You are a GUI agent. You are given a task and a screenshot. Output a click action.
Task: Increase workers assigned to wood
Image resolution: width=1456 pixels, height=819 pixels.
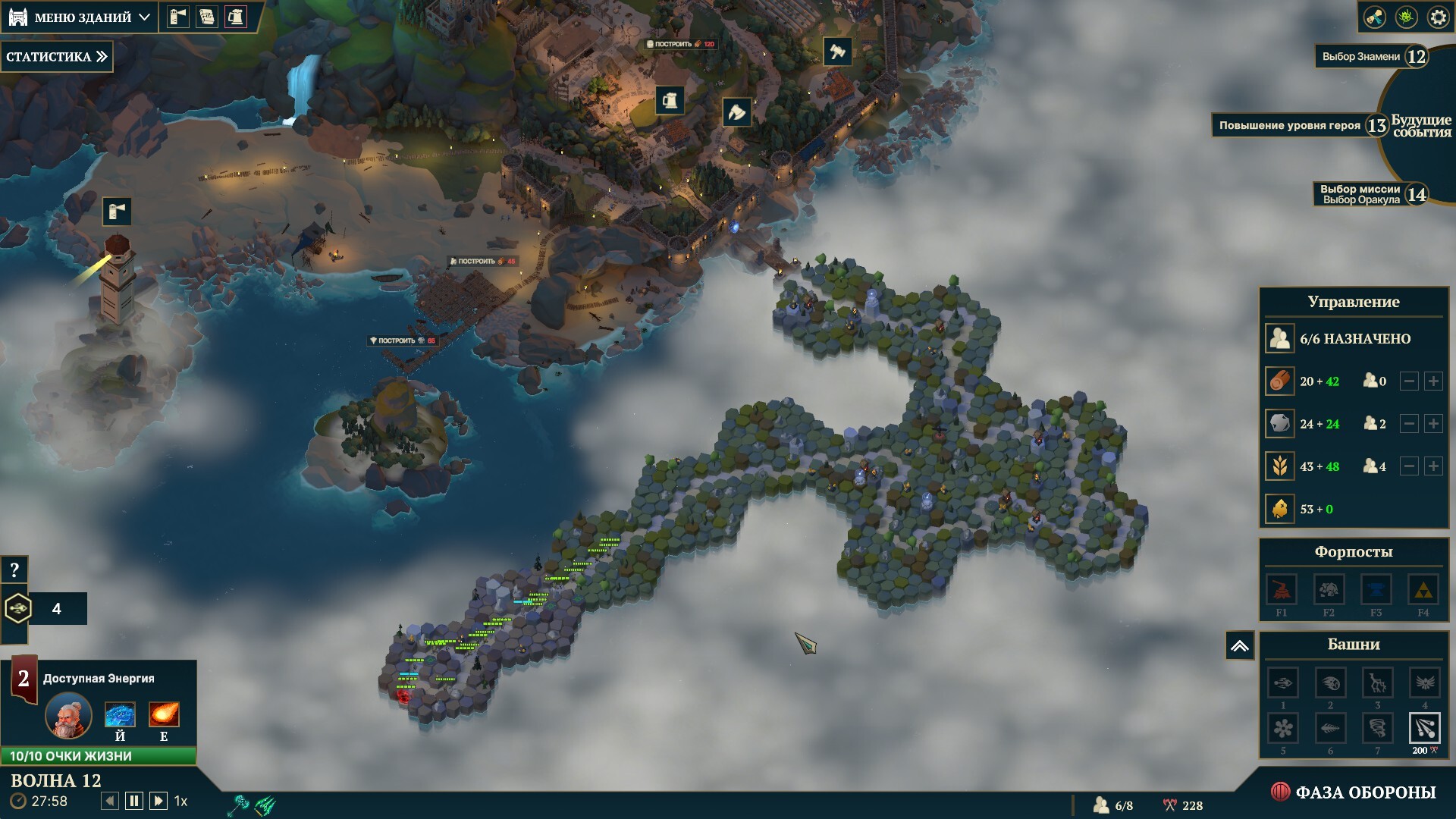tap(1432, 381)
